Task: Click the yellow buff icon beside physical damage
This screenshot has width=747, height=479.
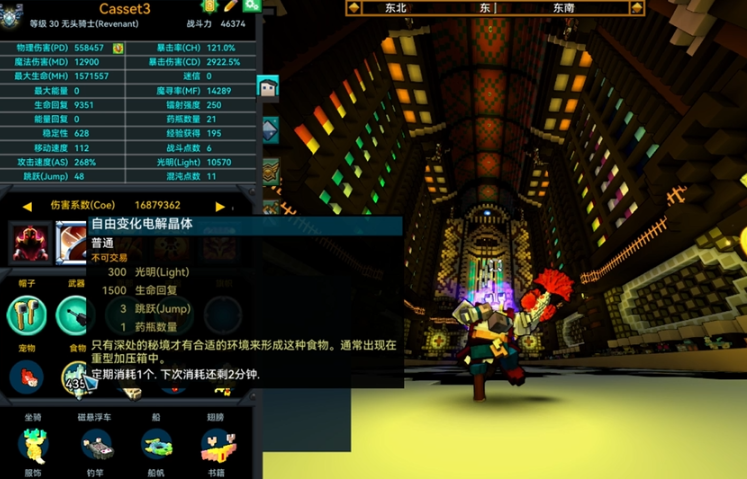Action: coord(118,48)
